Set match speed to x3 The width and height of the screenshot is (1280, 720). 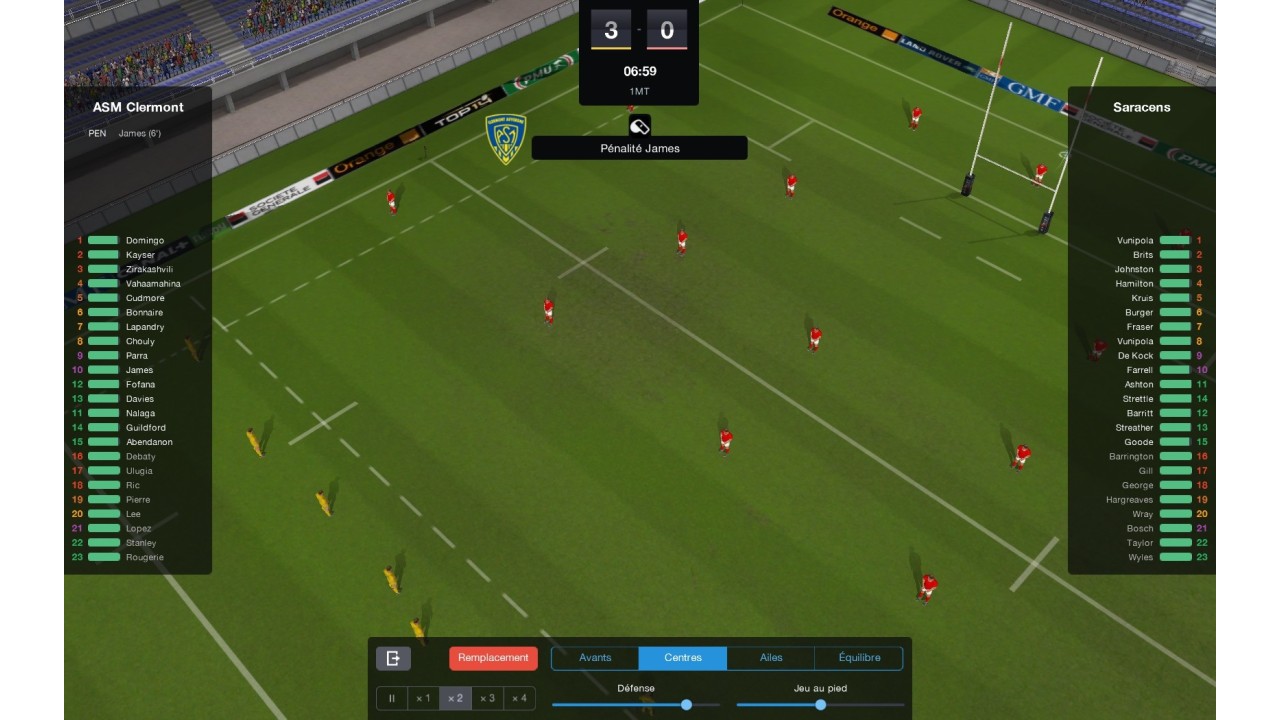click(487, 698)
